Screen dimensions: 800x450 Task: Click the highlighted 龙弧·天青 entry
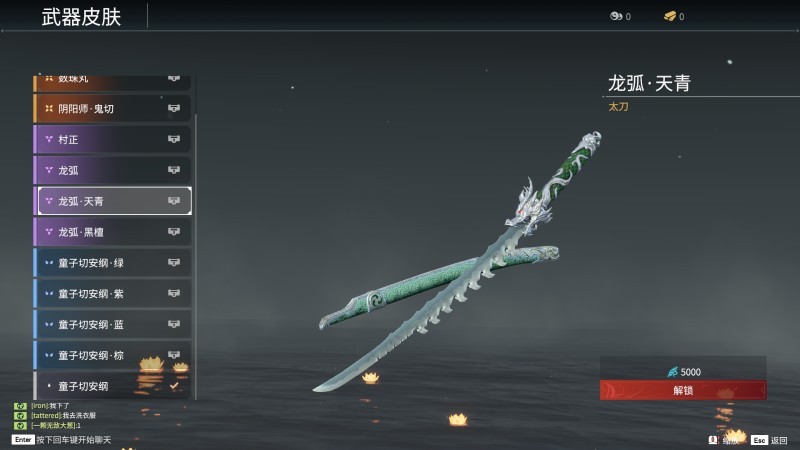(114, 201)
